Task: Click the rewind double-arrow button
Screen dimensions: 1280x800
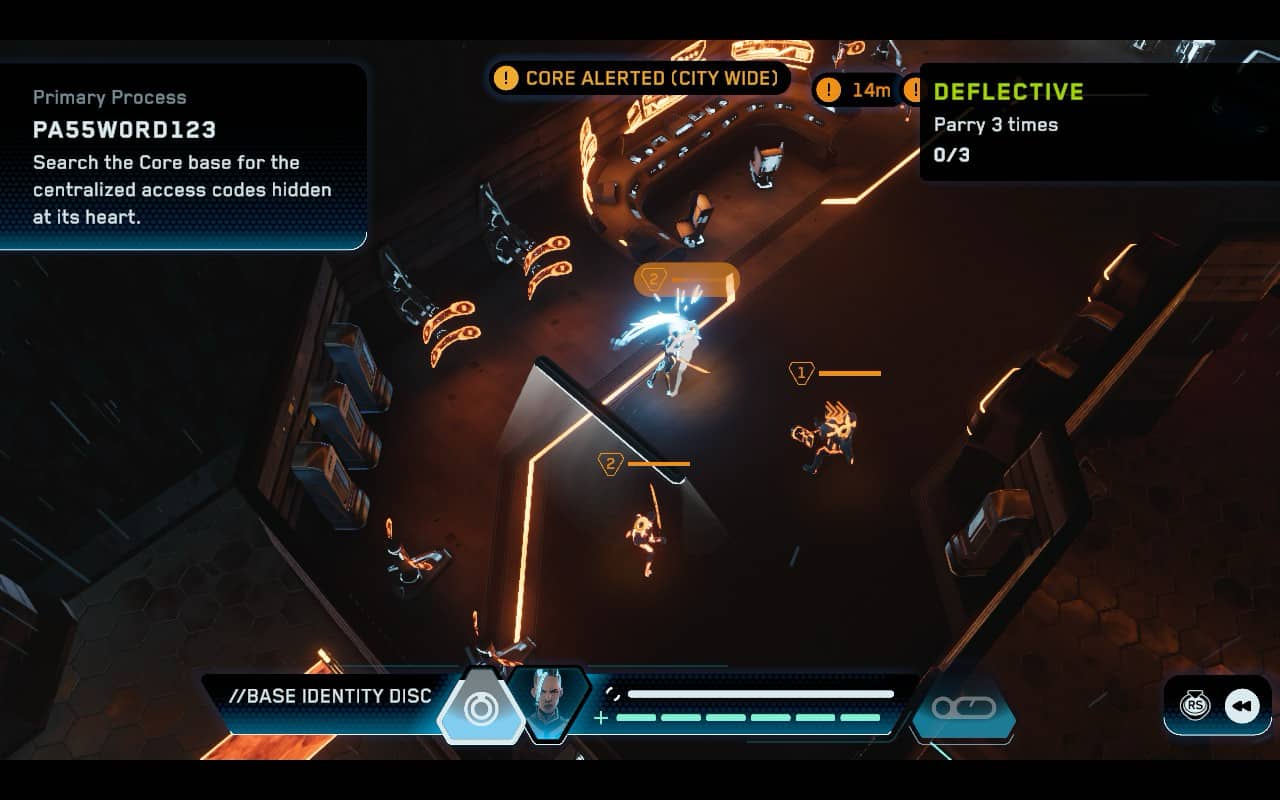Action: coord(1242,706)
